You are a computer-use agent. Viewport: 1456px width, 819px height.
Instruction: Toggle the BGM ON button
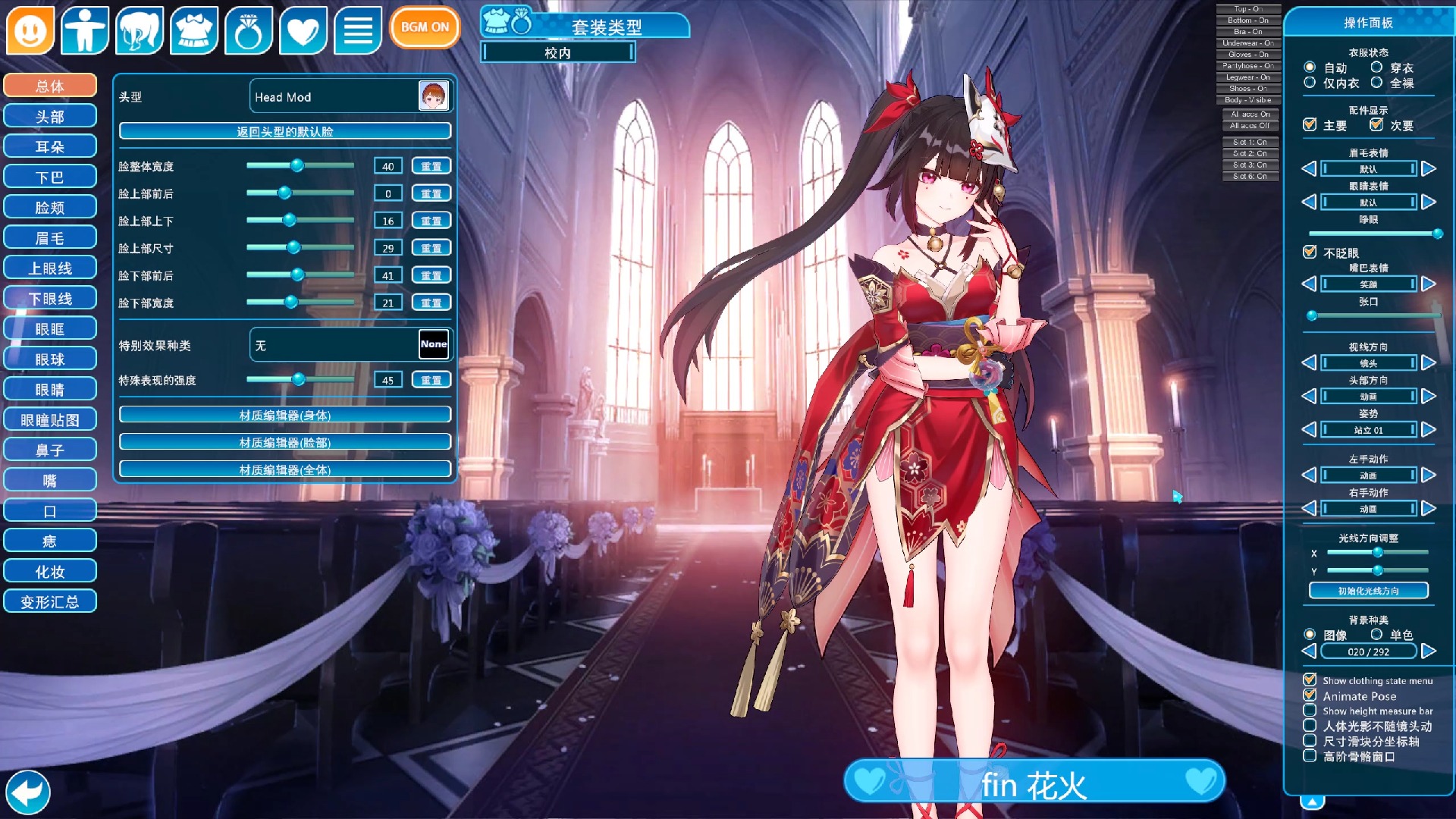click(x=425, y=27)
